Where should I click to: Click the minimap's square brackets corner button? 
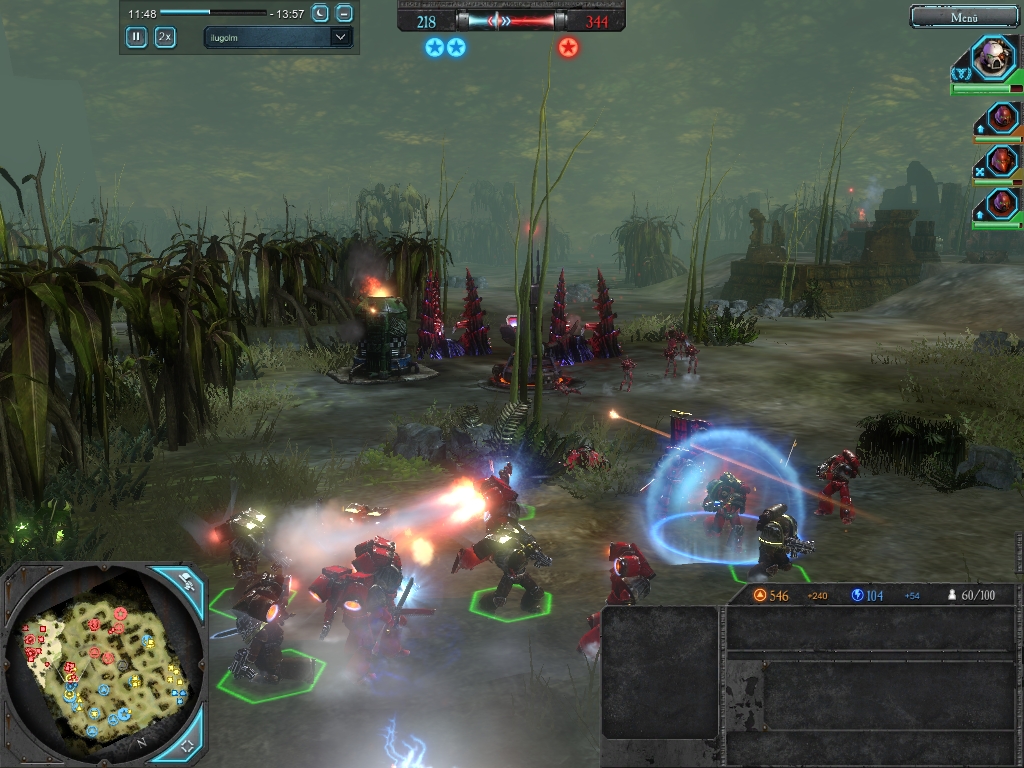187,745
